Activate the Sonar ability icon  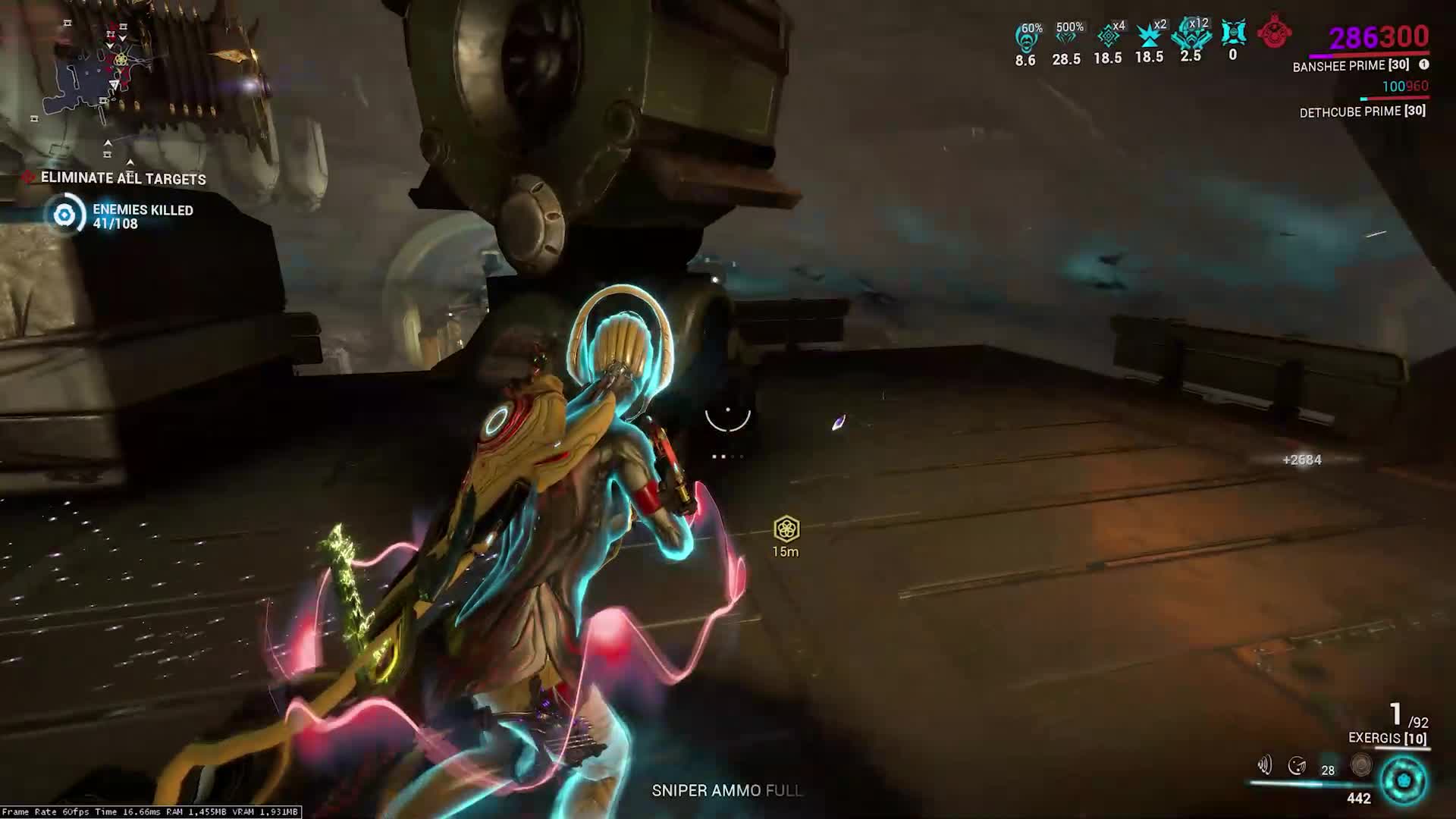point(1298,766)
